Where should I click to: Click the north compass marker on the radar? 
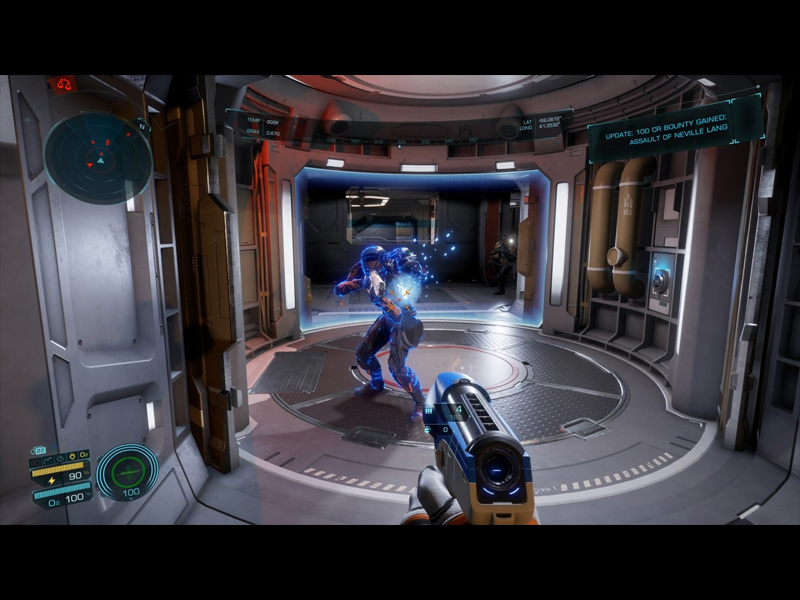pyautogui.click(x=144, y=127)
